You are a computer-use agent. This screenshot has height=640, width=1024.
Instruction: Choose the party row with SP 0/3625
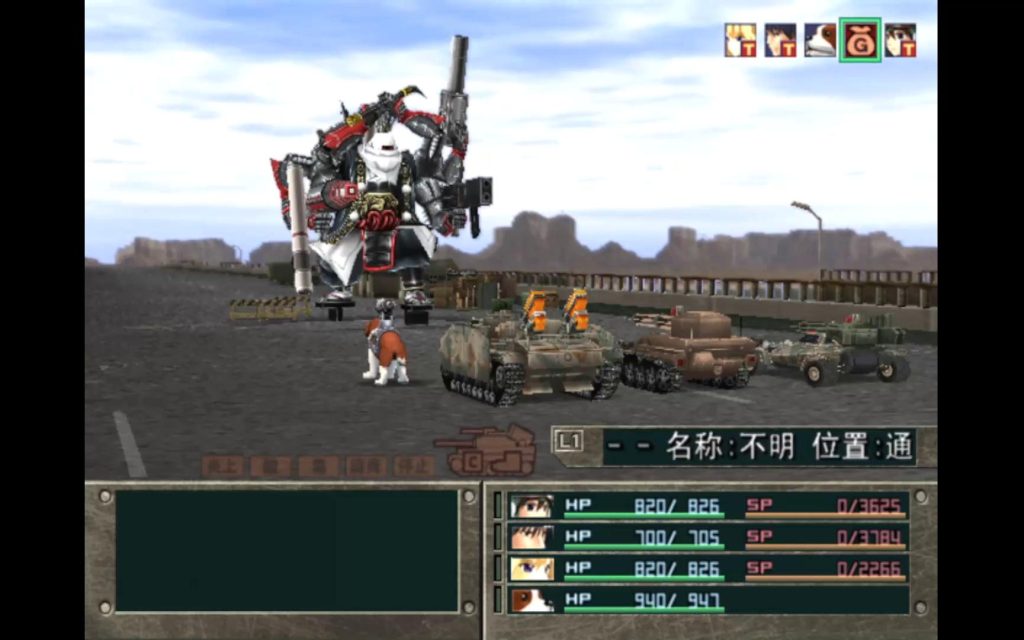click(708, 506)
